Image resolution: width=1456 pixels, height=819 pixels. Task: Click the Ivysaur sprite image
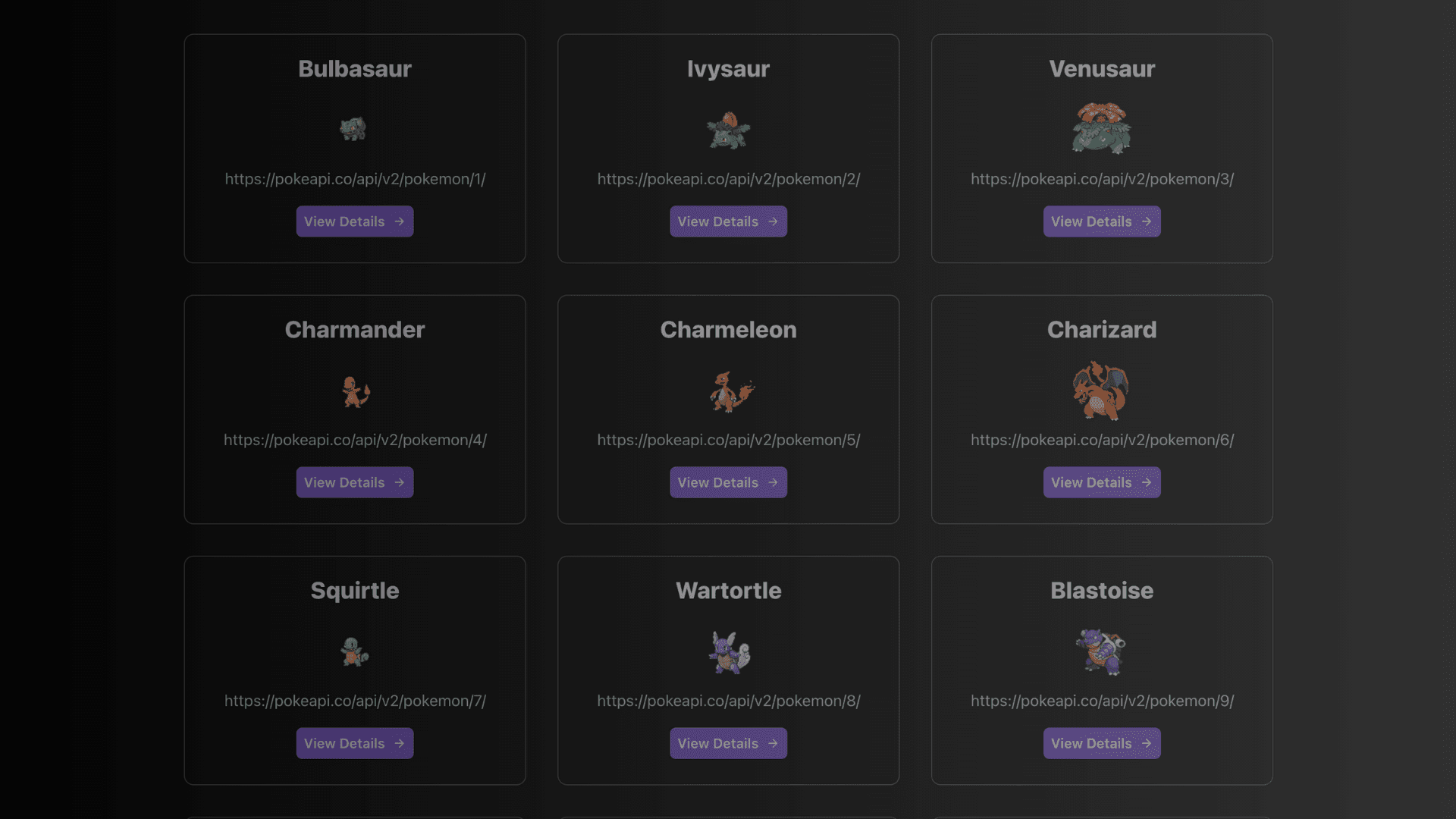point(728,131)
